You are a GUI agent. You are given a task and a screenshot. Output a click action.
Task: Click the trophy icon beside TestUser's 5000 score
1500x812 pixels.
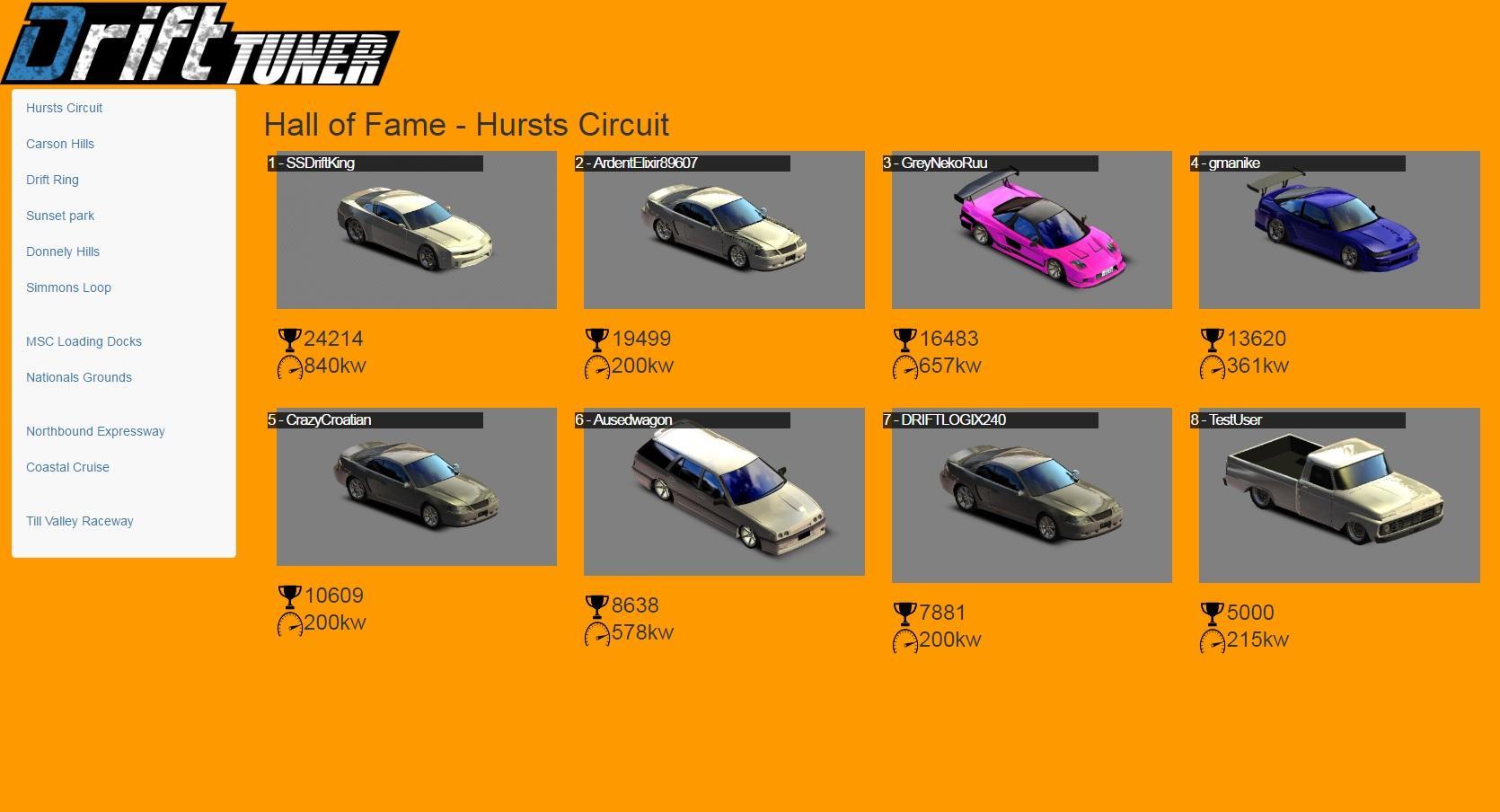[1212, 612]
